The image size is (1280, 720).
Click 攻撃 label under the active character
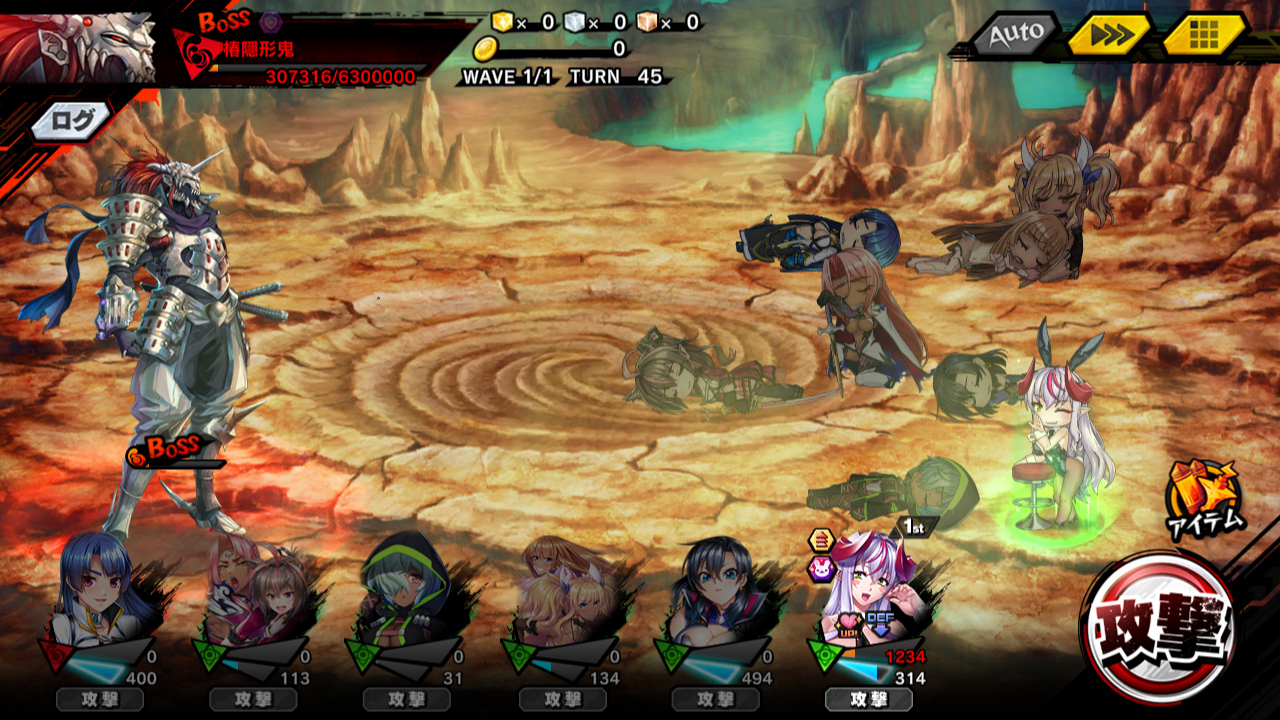tap(868, 699)
